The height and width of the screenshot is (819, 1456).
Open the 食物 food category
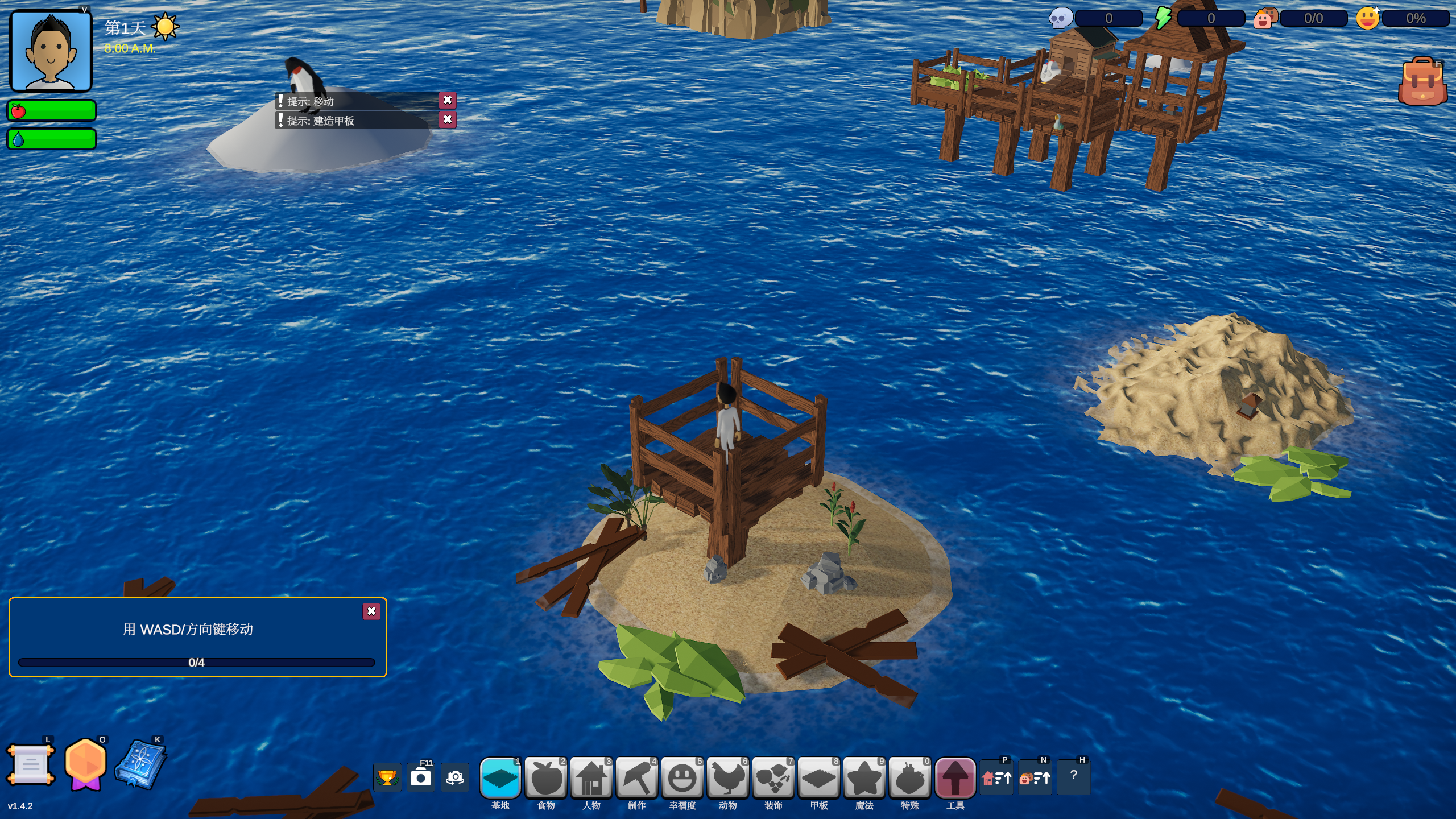pyautogui.click(x=545, y=777)
